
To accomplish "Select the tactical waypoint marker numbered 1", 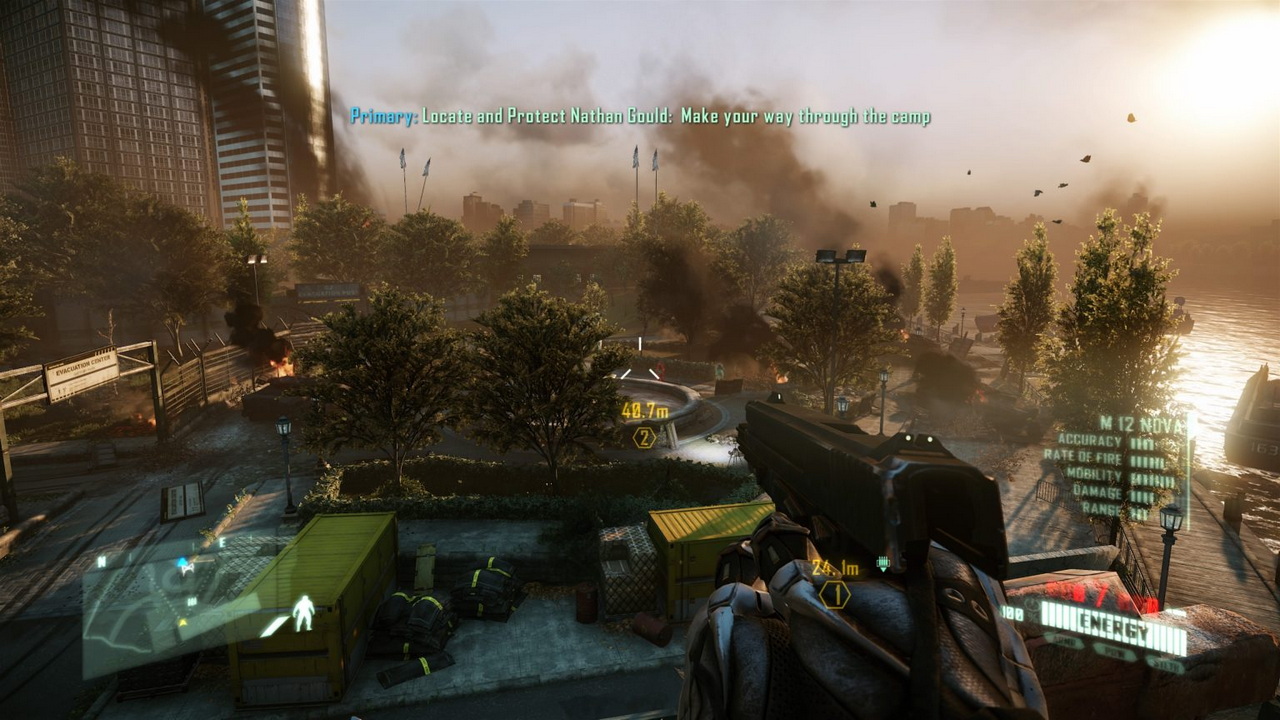I will click(834, 594).
